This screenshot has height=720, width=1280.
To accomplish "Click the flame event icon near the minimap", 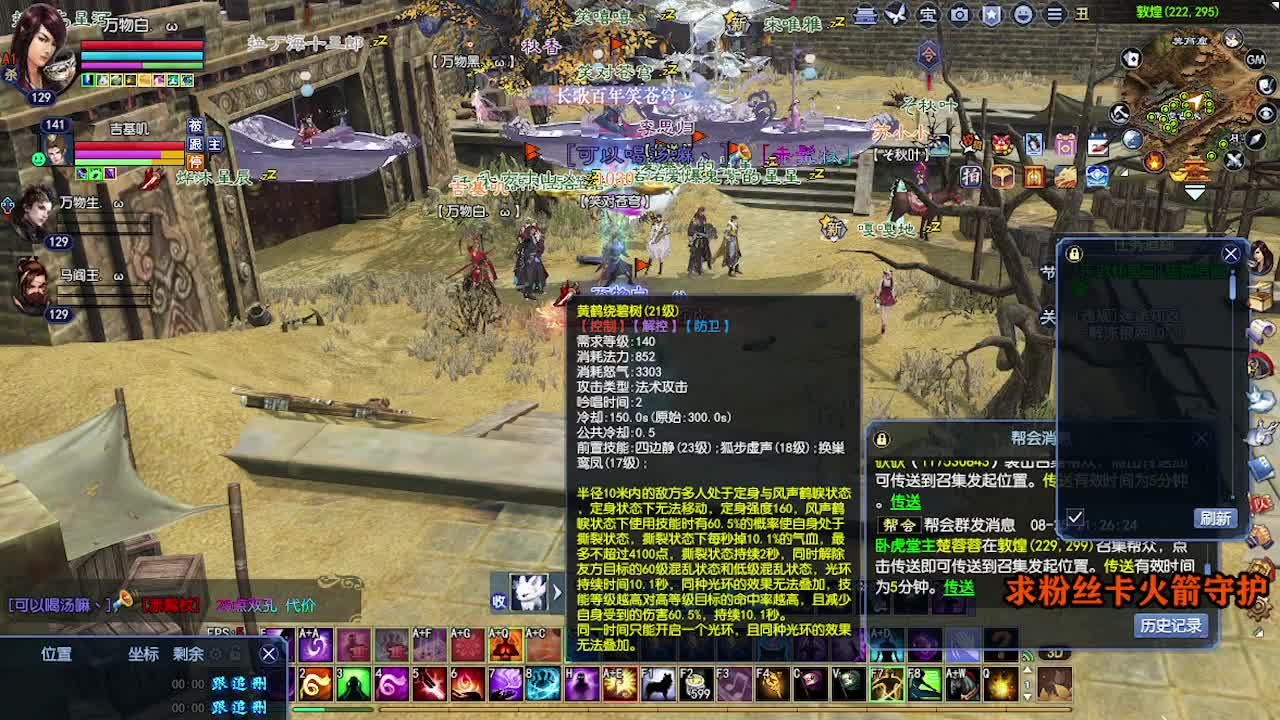I will click(1155, 163).
